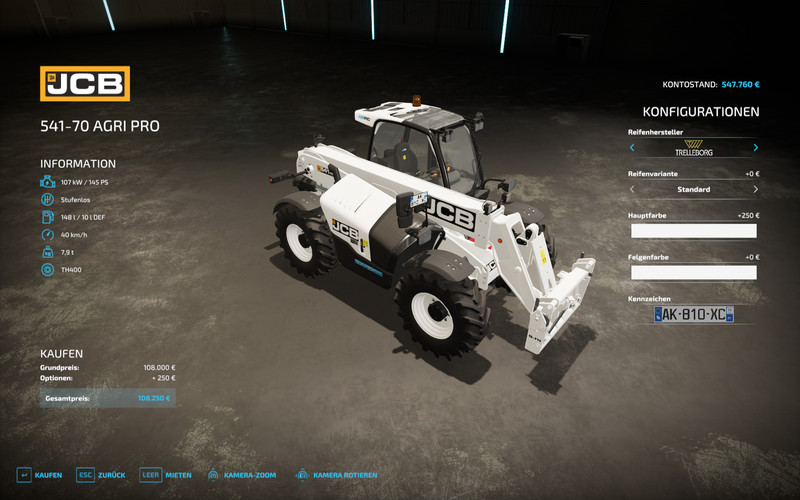Edit the AK-810-XC license plate
Viewport: 800px width, 500px height.
[693, 315]
